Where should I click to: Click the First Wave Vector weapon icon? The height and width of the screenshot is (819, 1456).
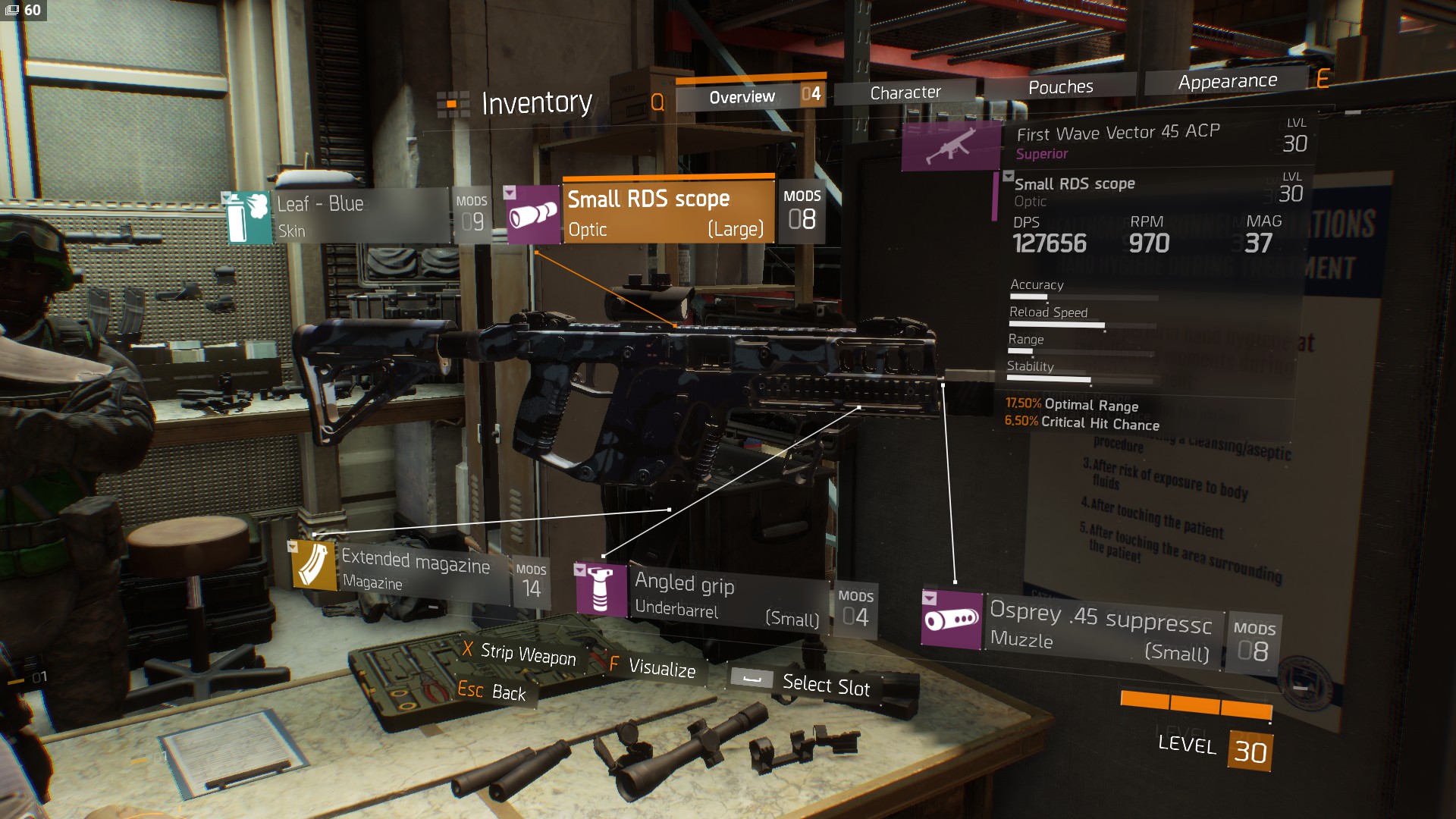click(x=951, y=146)
